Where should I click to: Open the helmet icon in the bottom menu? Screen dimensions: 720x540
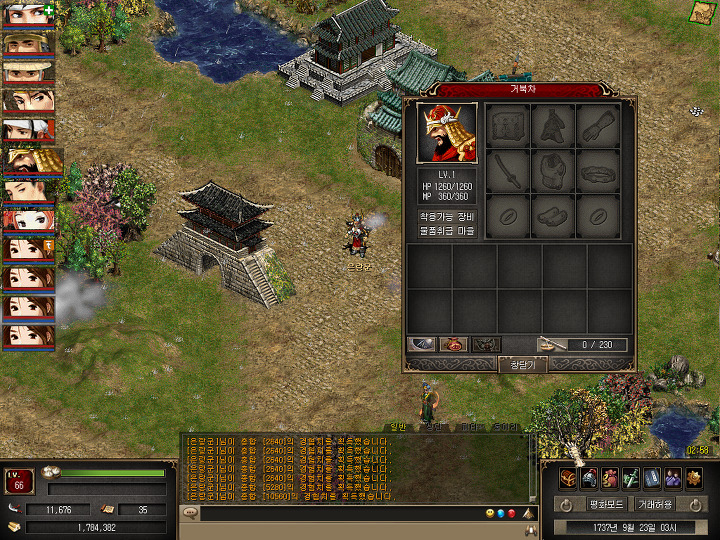pos(589,477)
